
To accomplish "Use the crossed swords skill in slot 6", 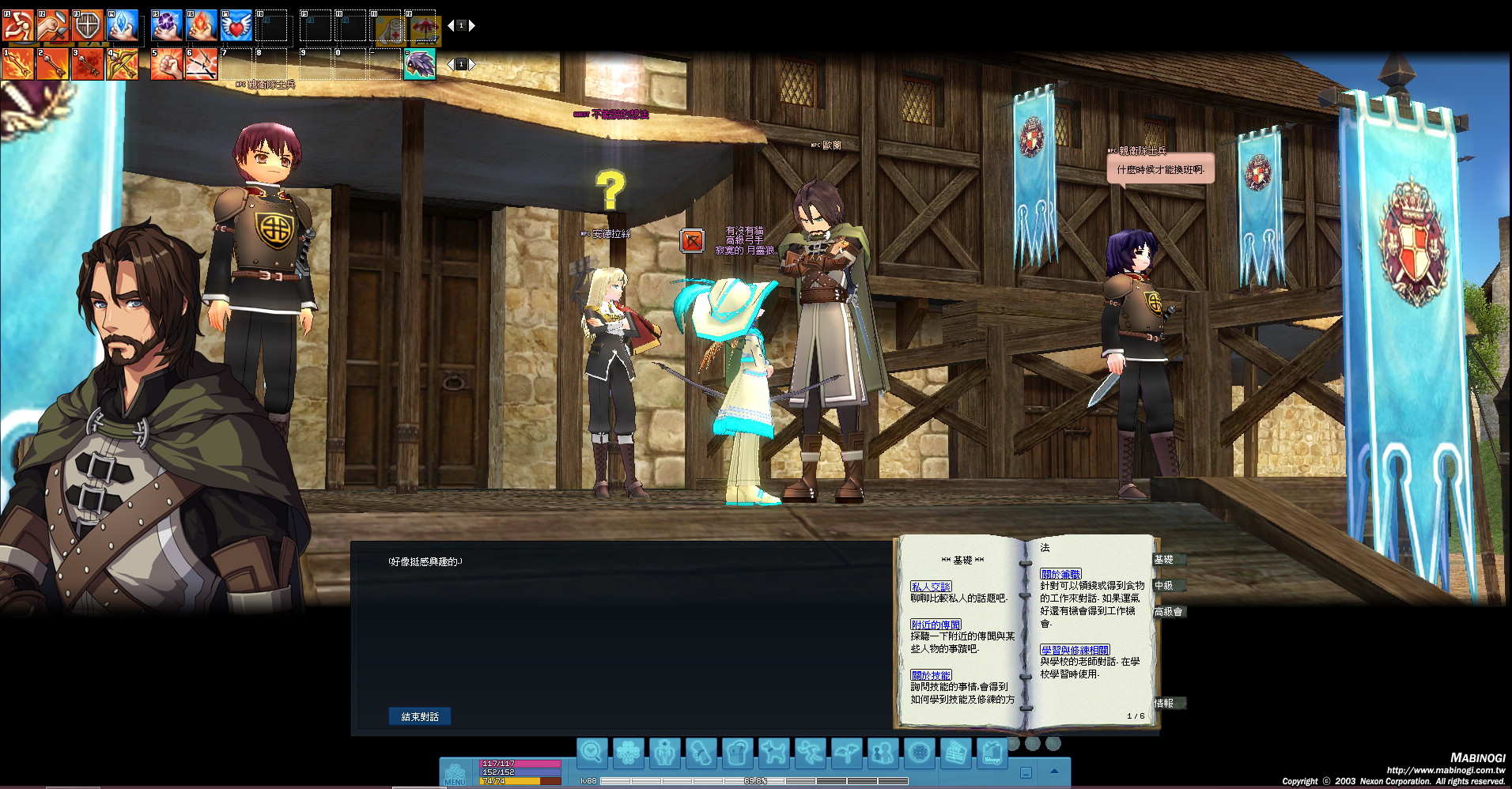I will [x=202, y=65].
